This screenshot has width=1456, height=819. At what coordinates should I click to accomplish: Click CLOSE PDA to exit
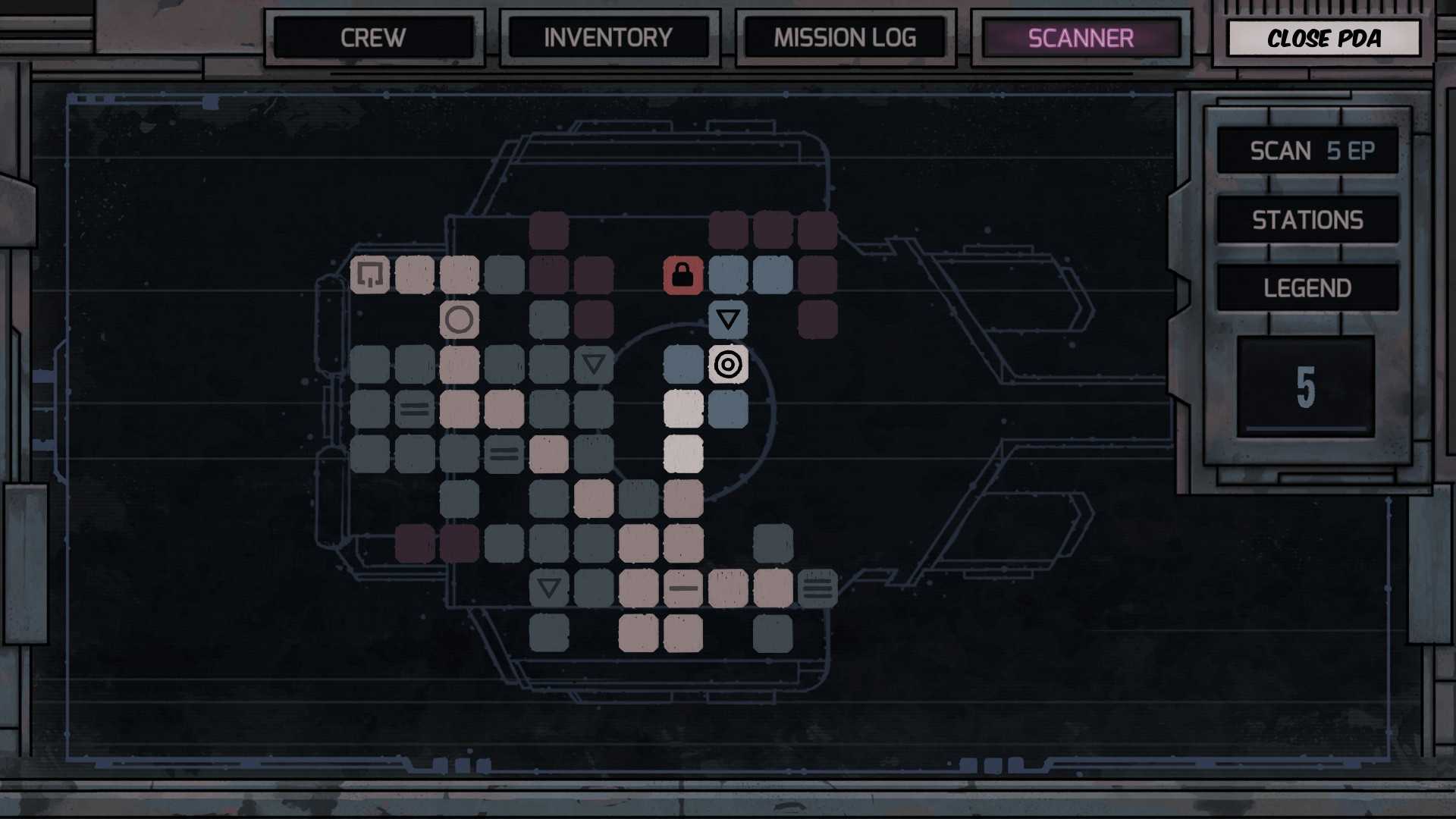click(1324, 39)
